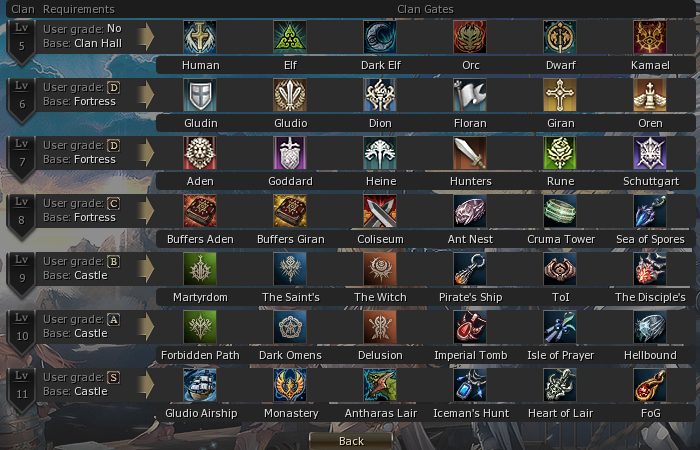Viewport: 700px width, 450px height.
Task: Choose the Aden gate icon
Action: click(200, 154)
